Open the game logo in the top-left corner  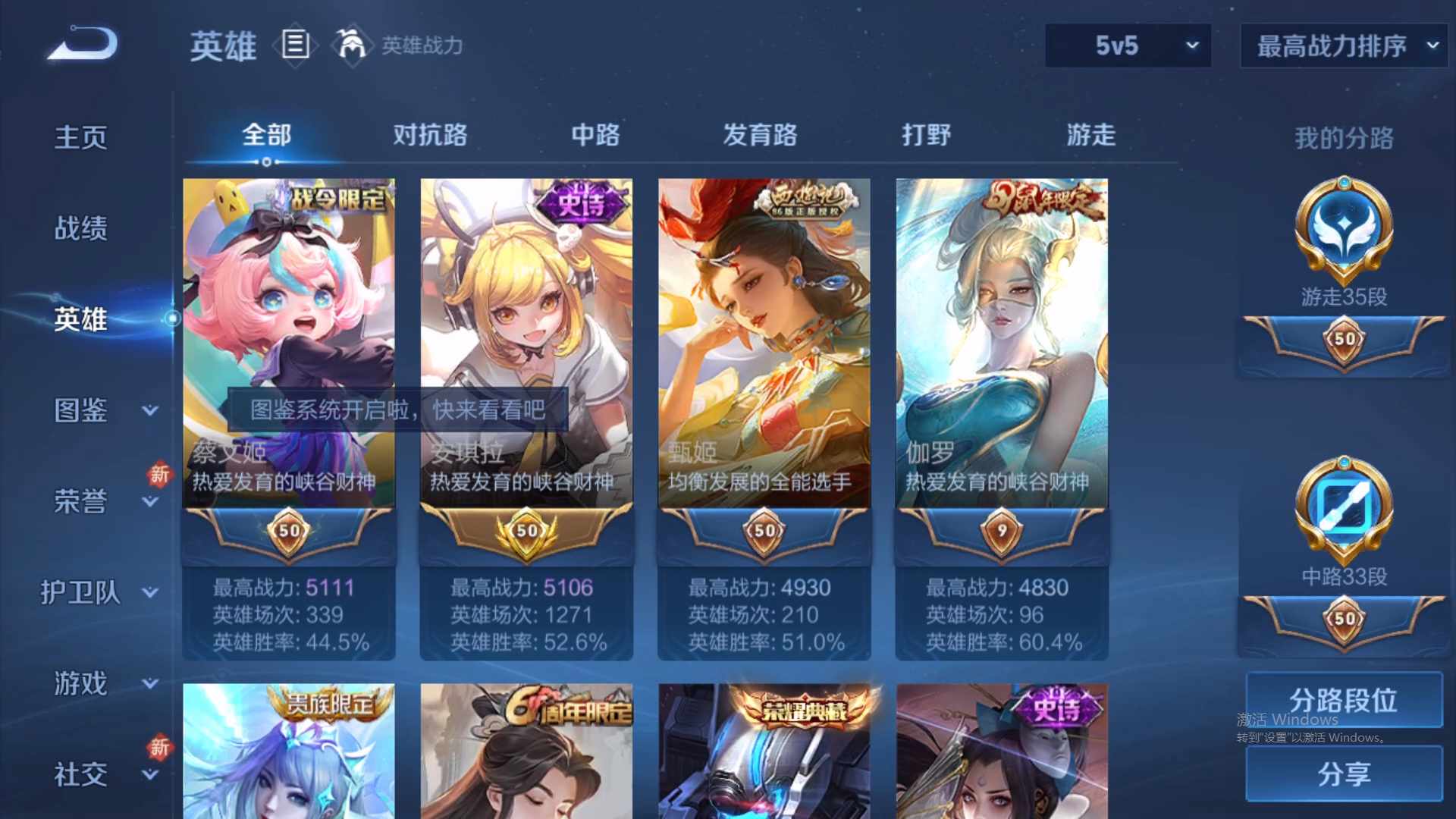(80, 44)
